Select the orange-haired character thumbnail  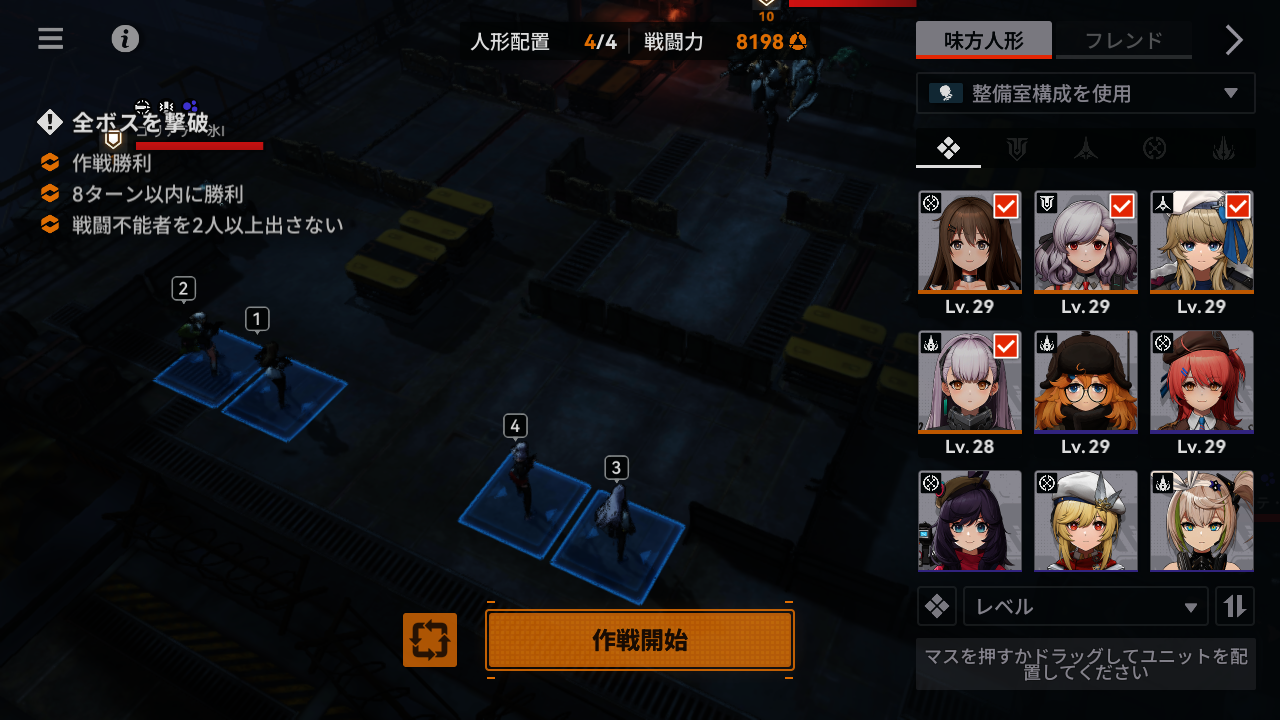1085,382
